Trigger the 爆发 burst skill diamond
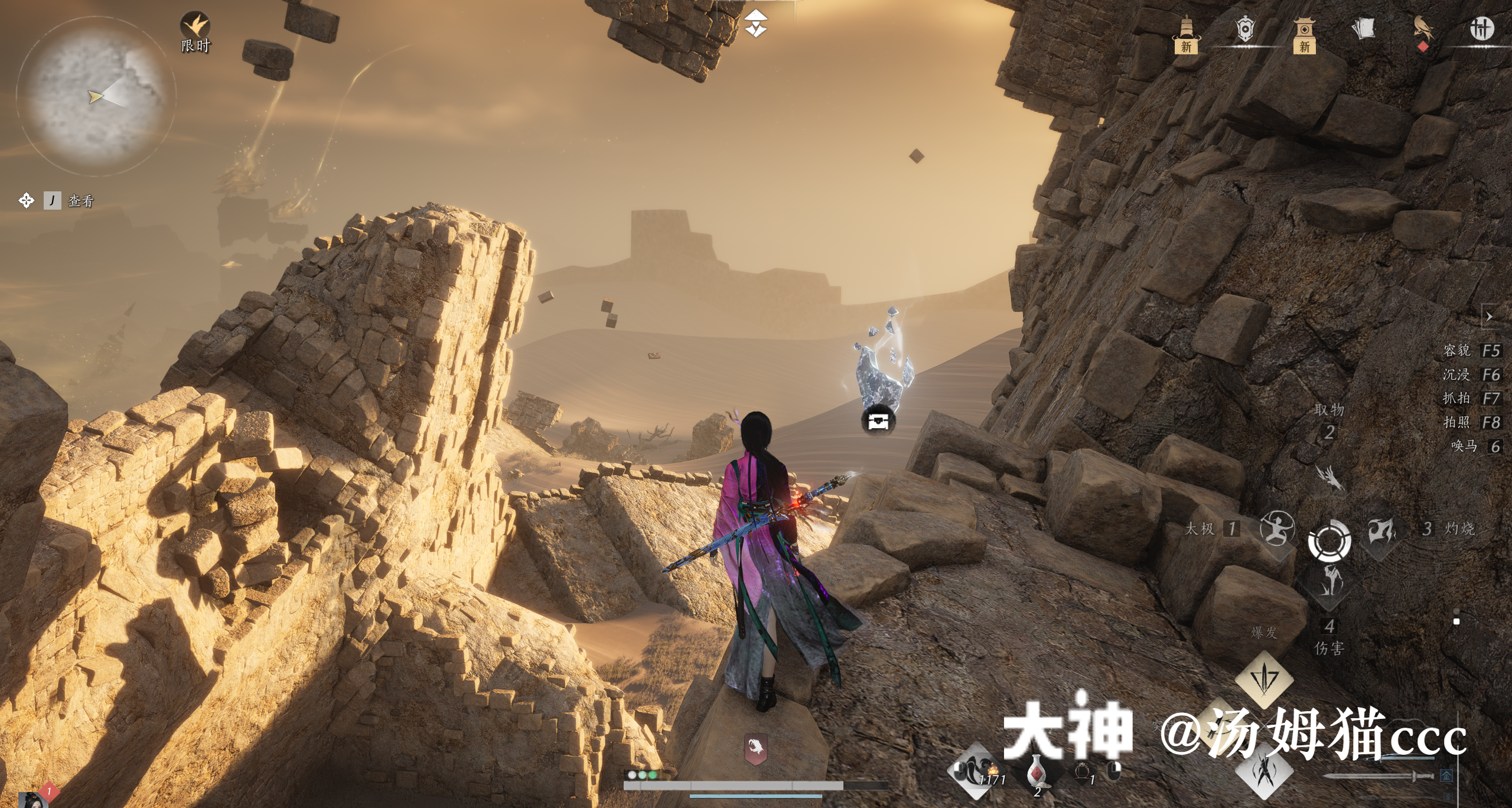Screen dimensions: 1512x808 pos(1264,679)
